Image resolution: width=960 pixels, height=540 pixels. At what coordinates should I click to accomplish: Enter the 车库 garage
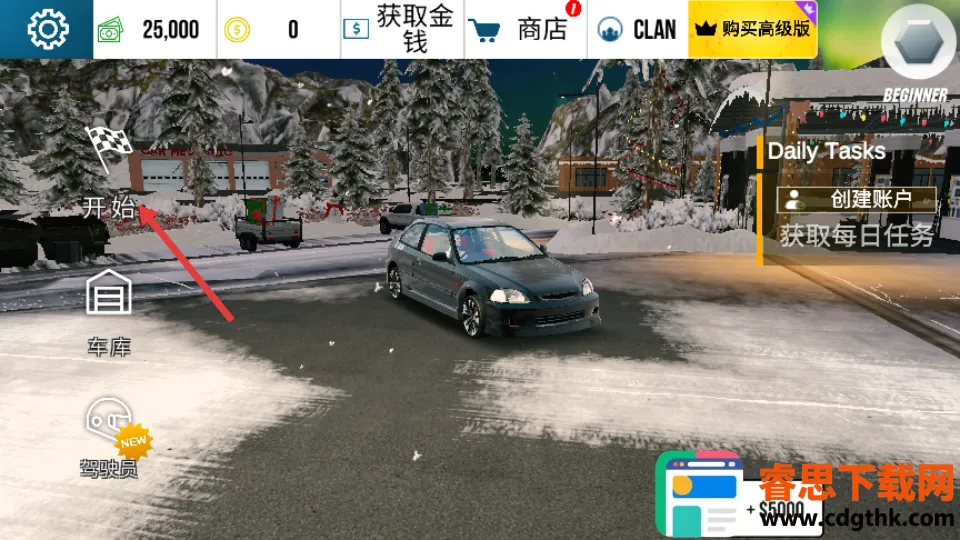[109, 312]
